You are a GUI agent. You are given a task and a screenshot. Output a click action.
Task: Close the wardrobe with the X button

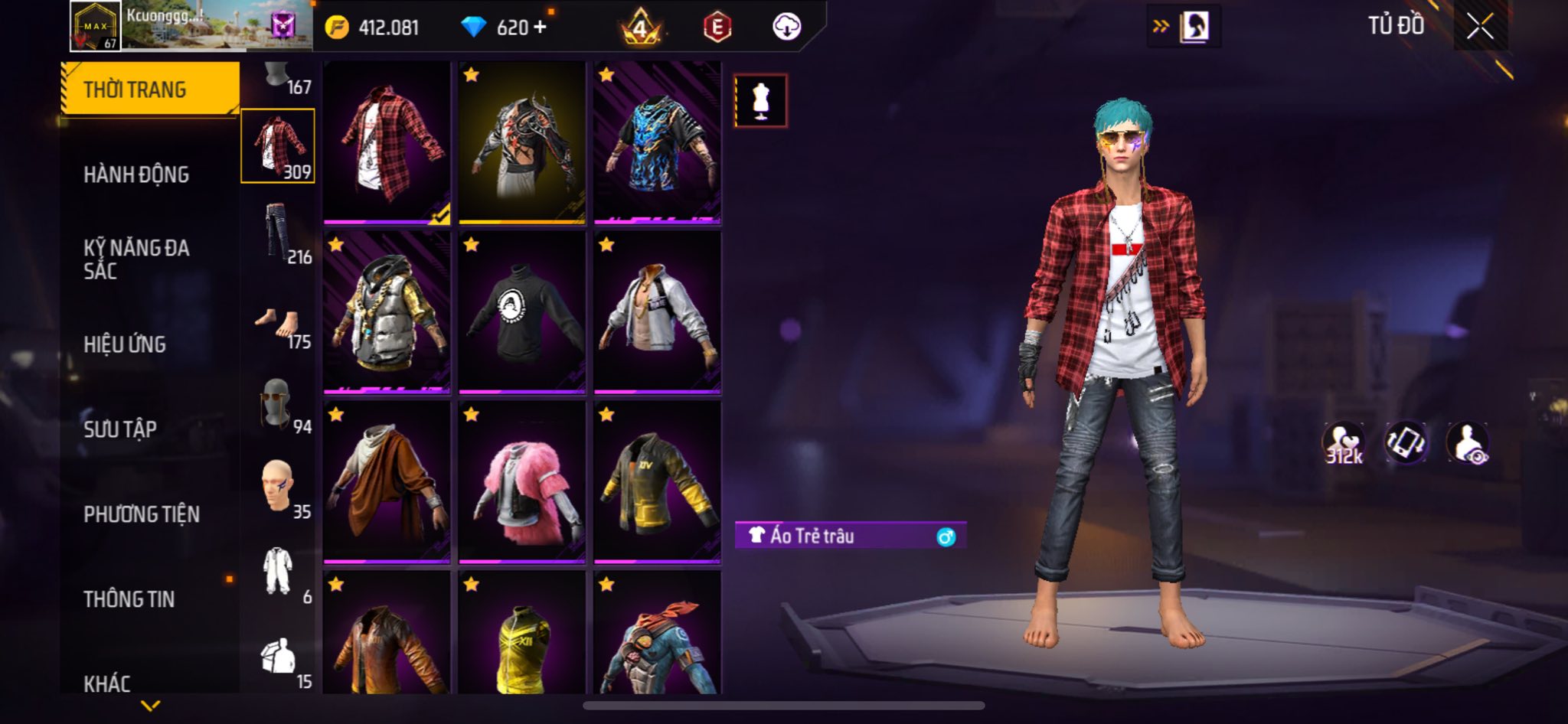point(1480,27)
